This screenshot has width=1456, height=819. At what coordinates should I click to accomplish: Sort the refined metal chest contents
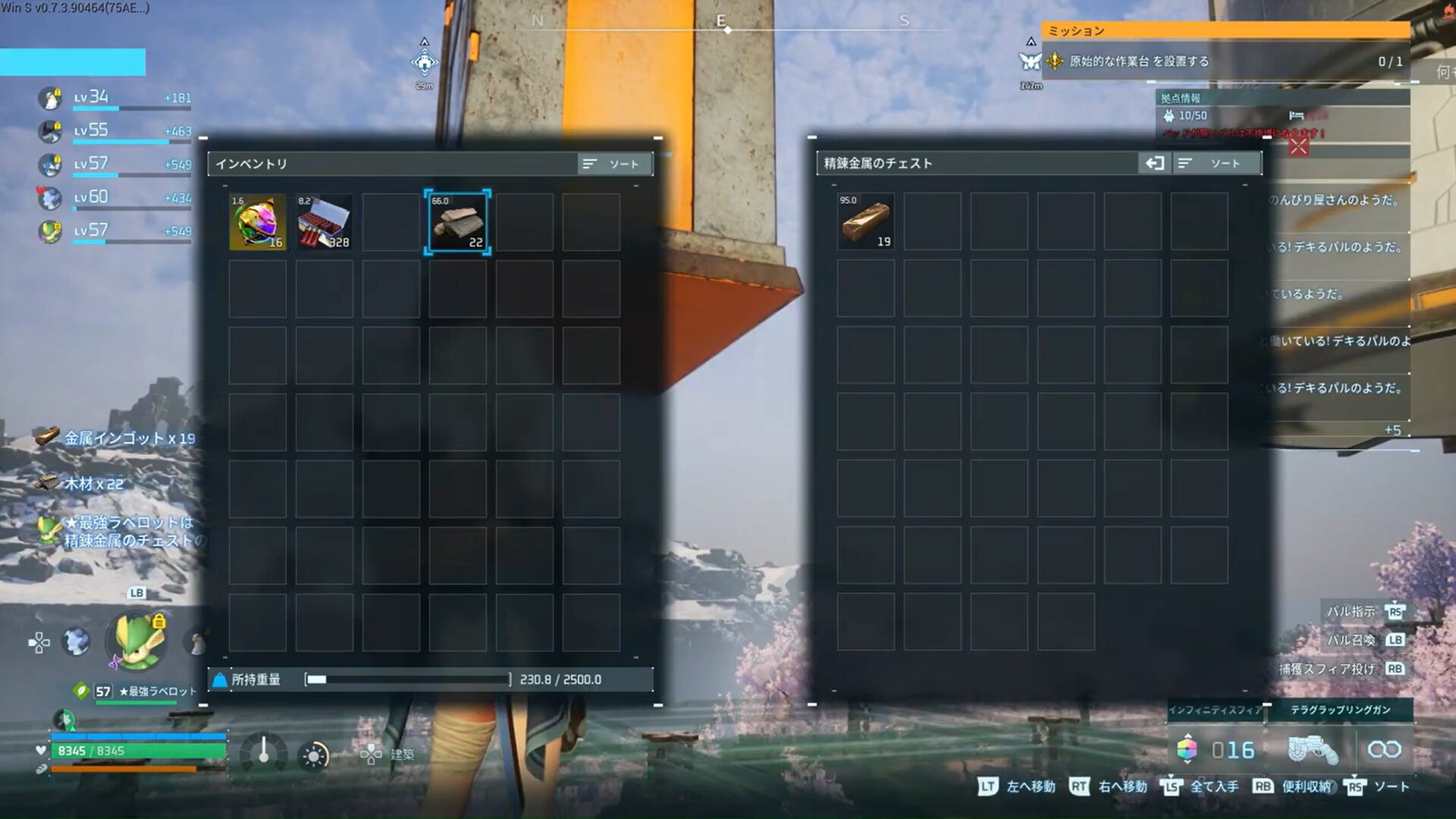tap(1216, 164)
